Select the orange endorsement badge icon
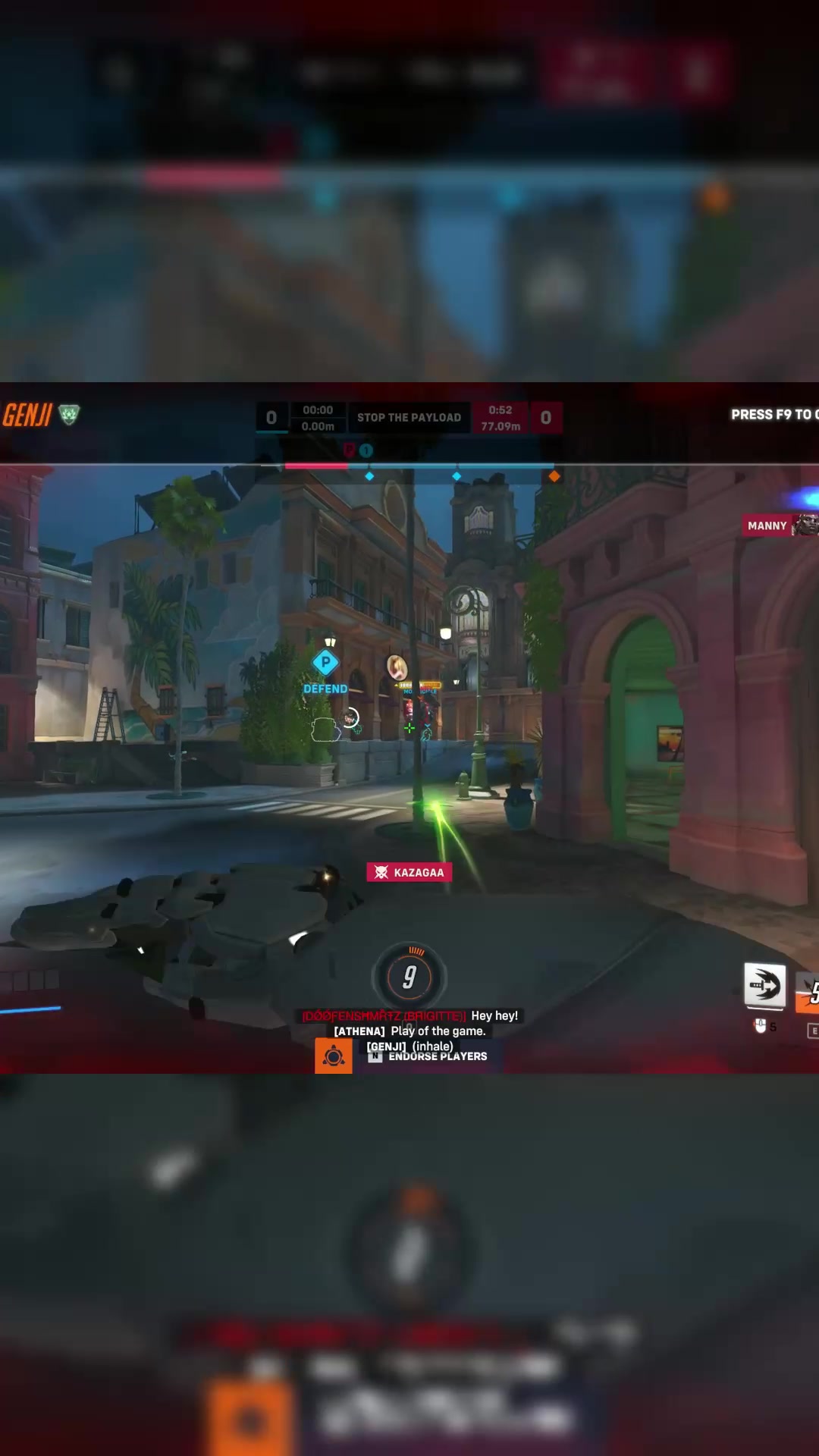The height and width of the screenshot is (1456, 819). click(333, 1056)
